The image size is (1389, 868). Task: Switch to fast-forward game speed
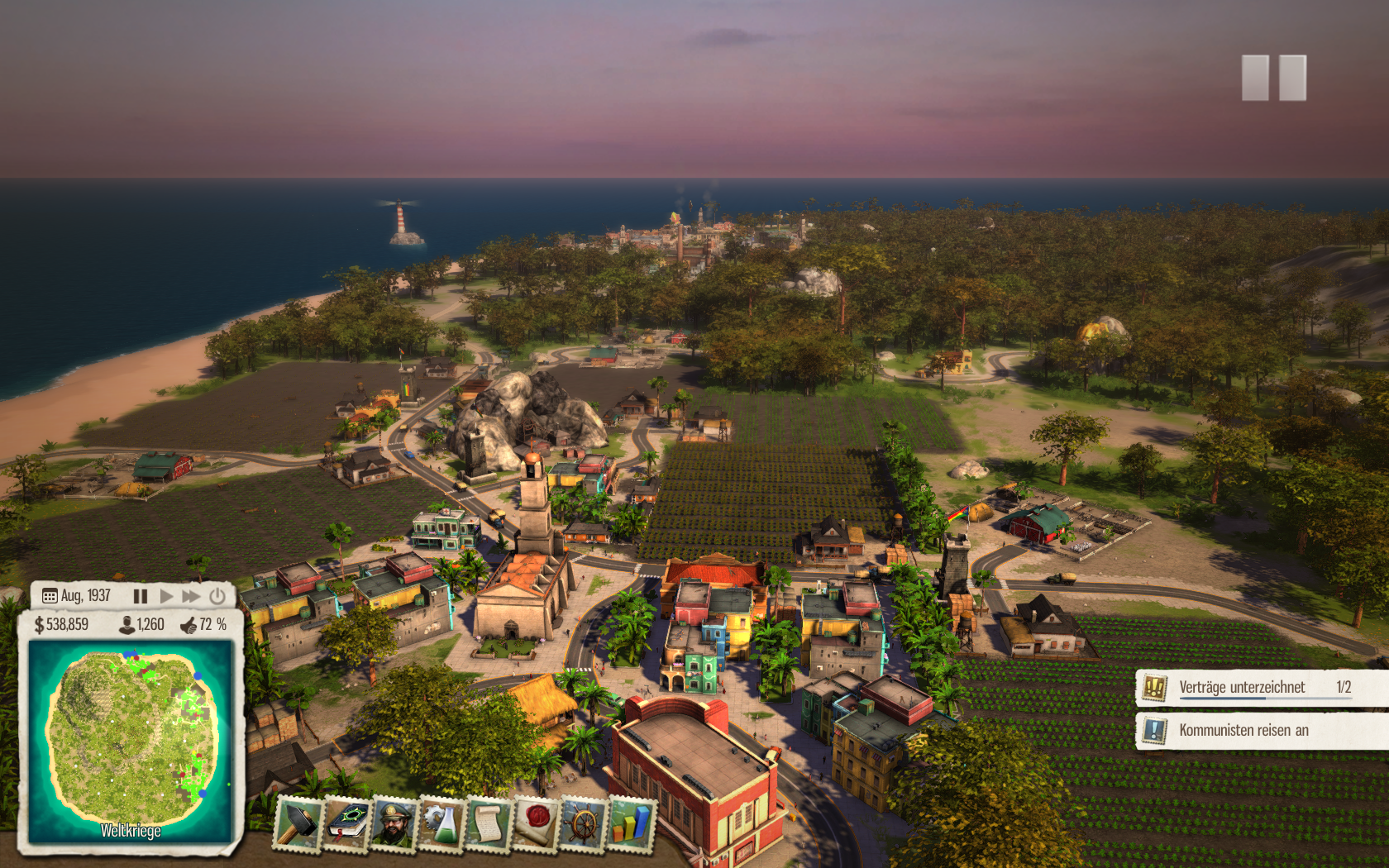(191, 596)
